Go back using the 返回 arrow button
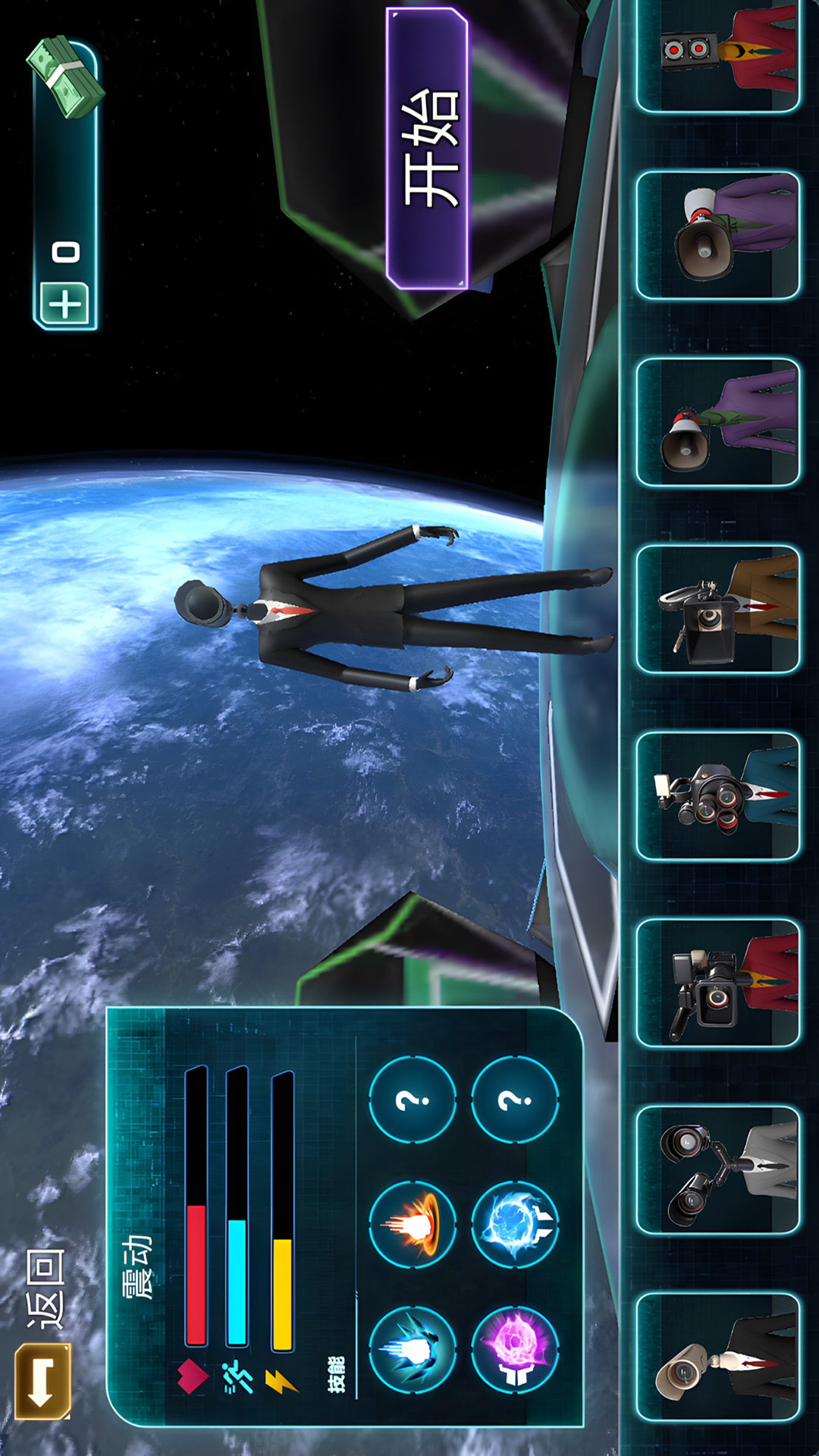819x1456 pixels. point(42,1380)
